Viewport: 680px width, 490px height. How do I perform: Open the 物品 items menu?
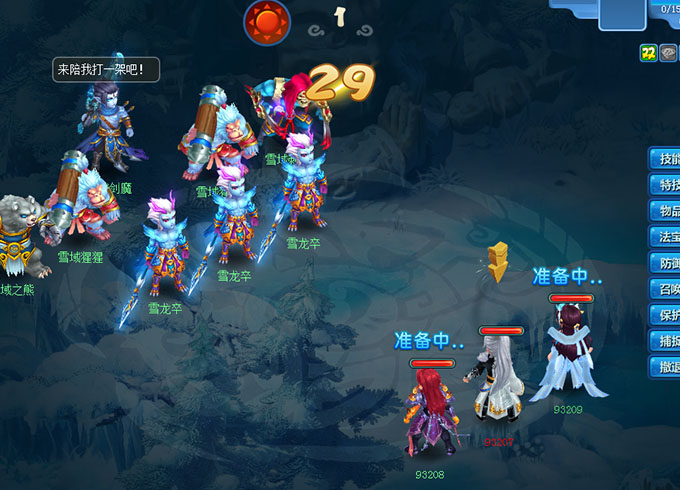coord(666,211)
